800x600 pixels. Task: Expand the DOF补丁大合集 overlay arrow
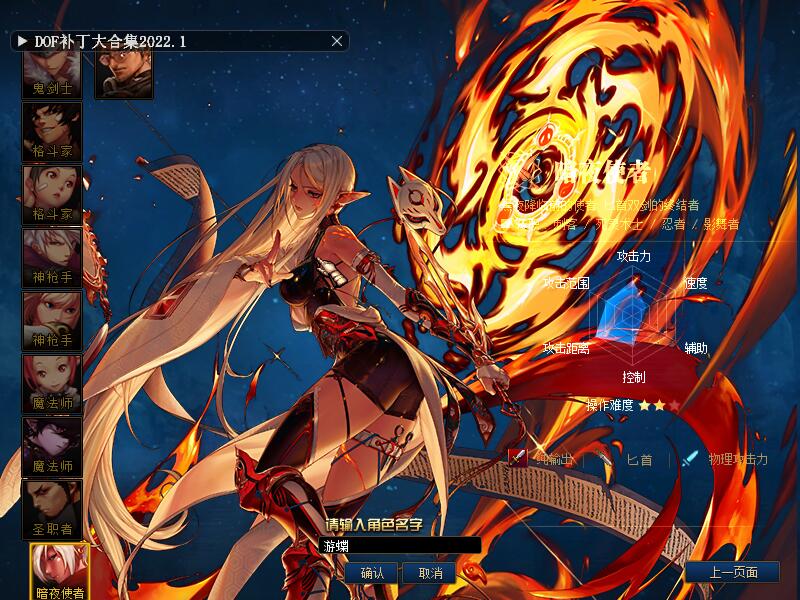(22, 41)
